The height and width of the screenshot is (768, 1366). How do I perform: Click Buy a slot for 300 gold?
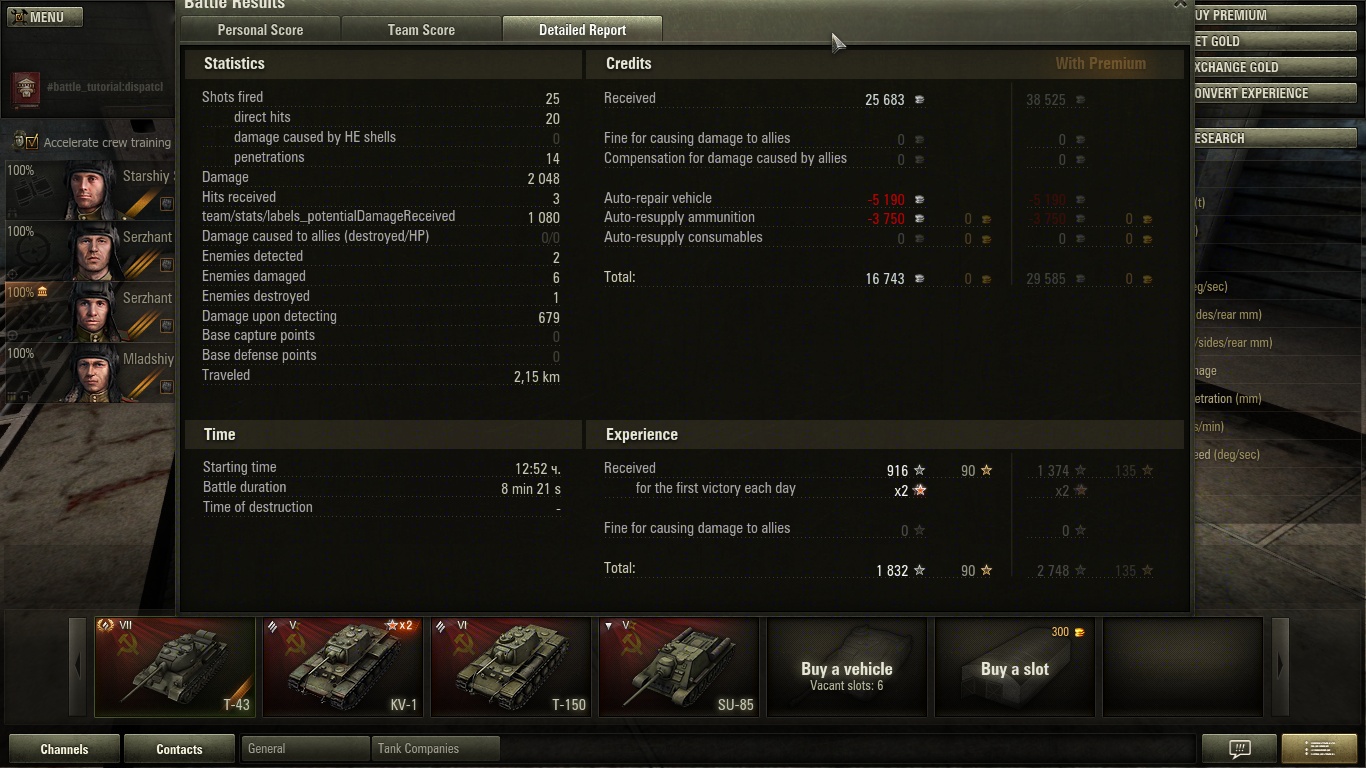[1014, 667]
